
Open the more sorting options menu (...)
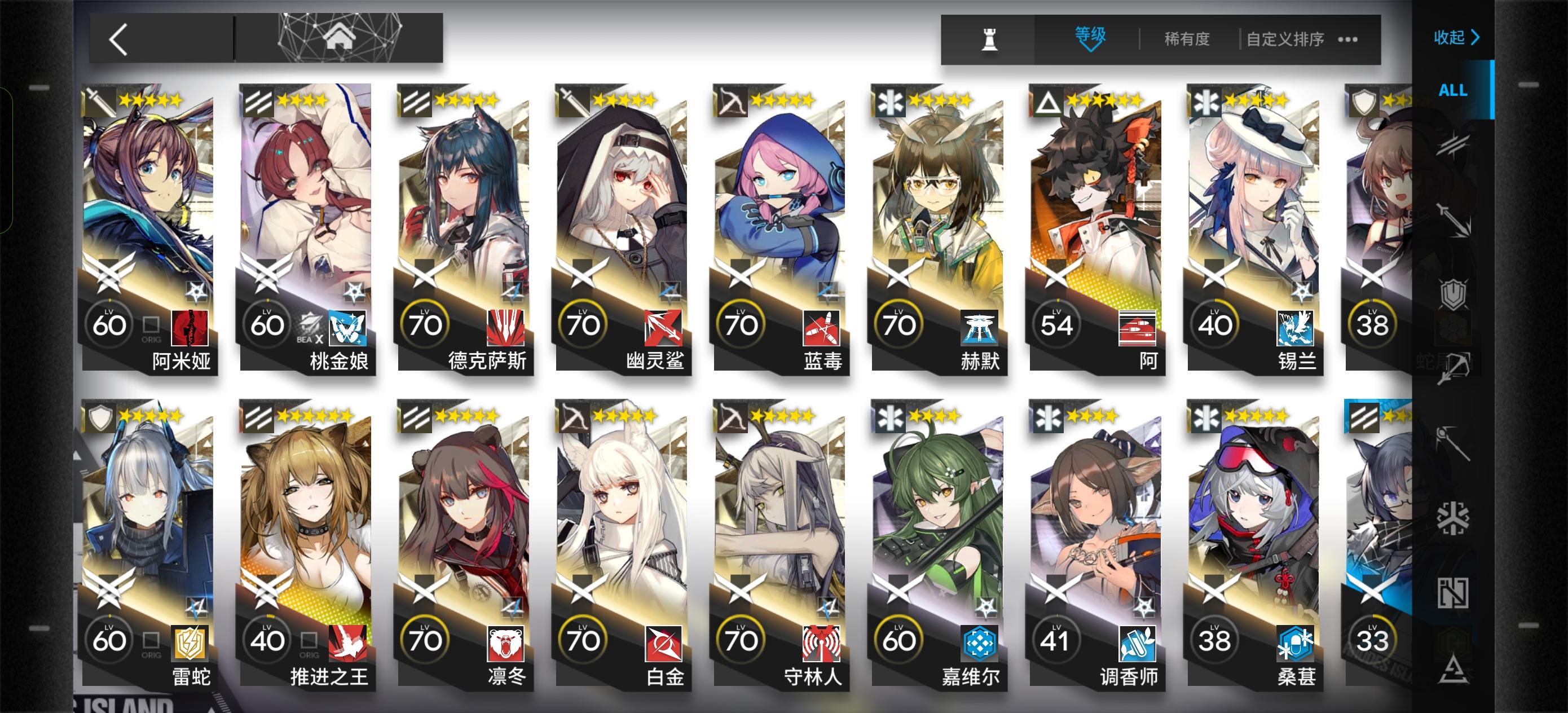1347,39
